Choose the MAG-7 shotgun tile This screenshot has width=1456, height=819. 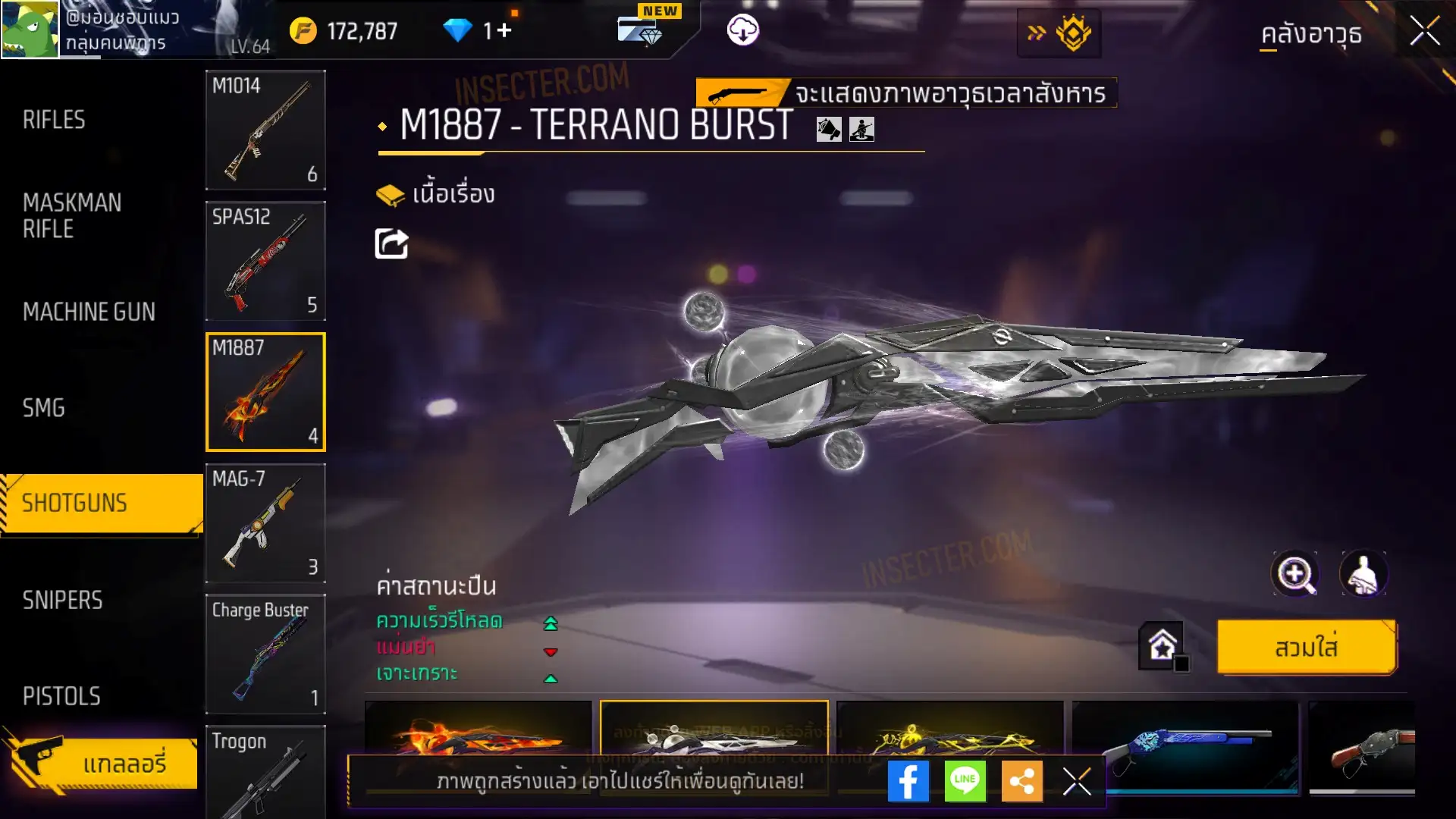point(265,523)
